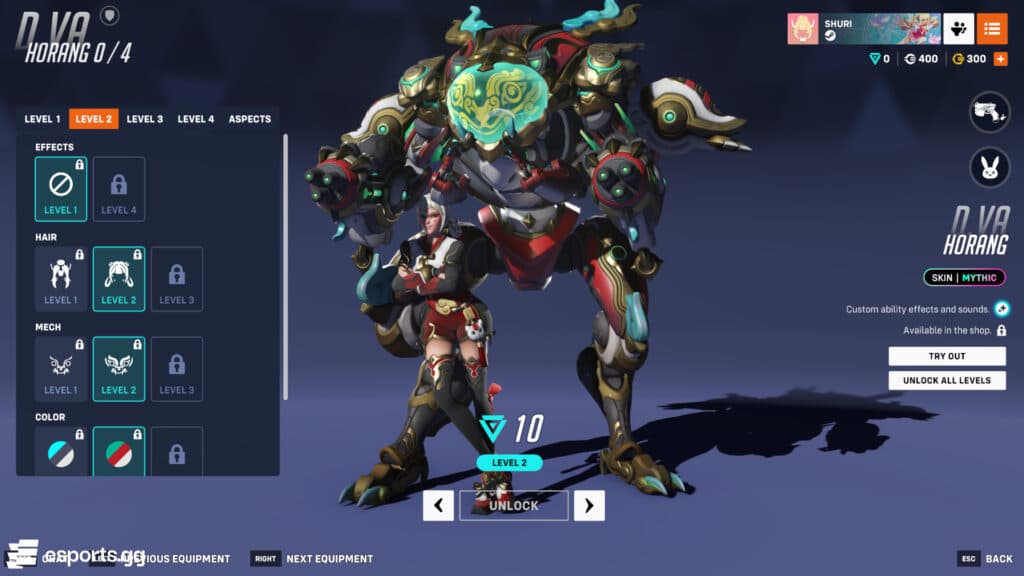Switch to the Level 1 tab

pos(42,119)
